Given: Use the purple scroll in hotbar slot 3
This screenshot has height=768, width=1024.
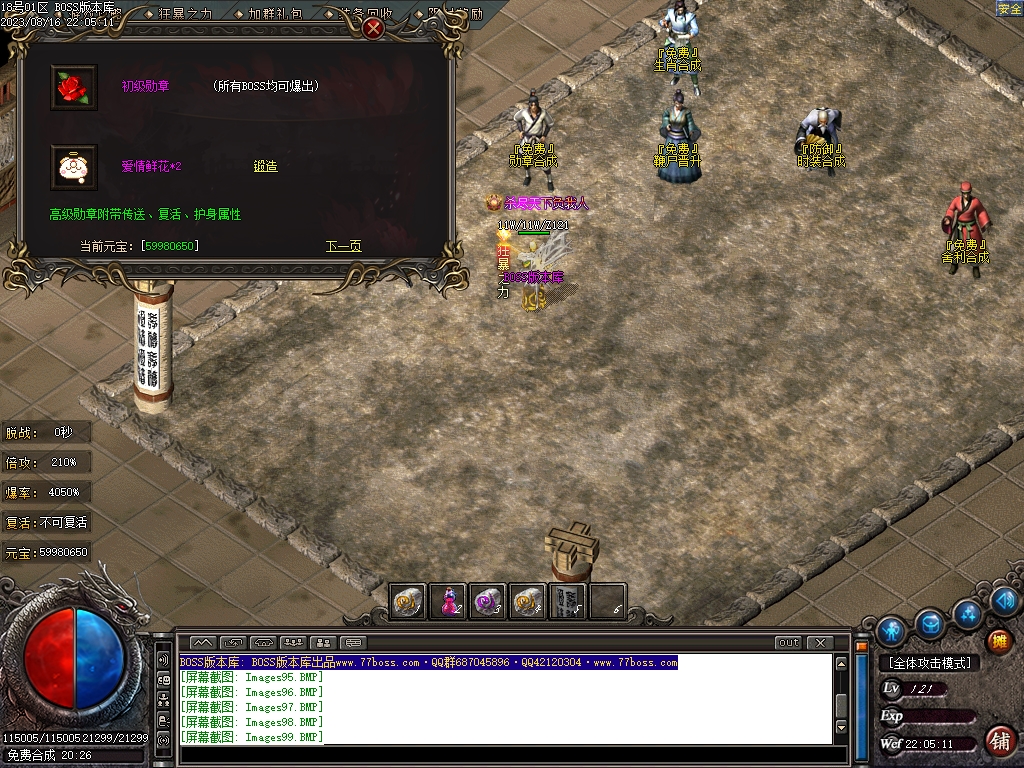Looking at the screenshot, I should click(x=488, y=601).
